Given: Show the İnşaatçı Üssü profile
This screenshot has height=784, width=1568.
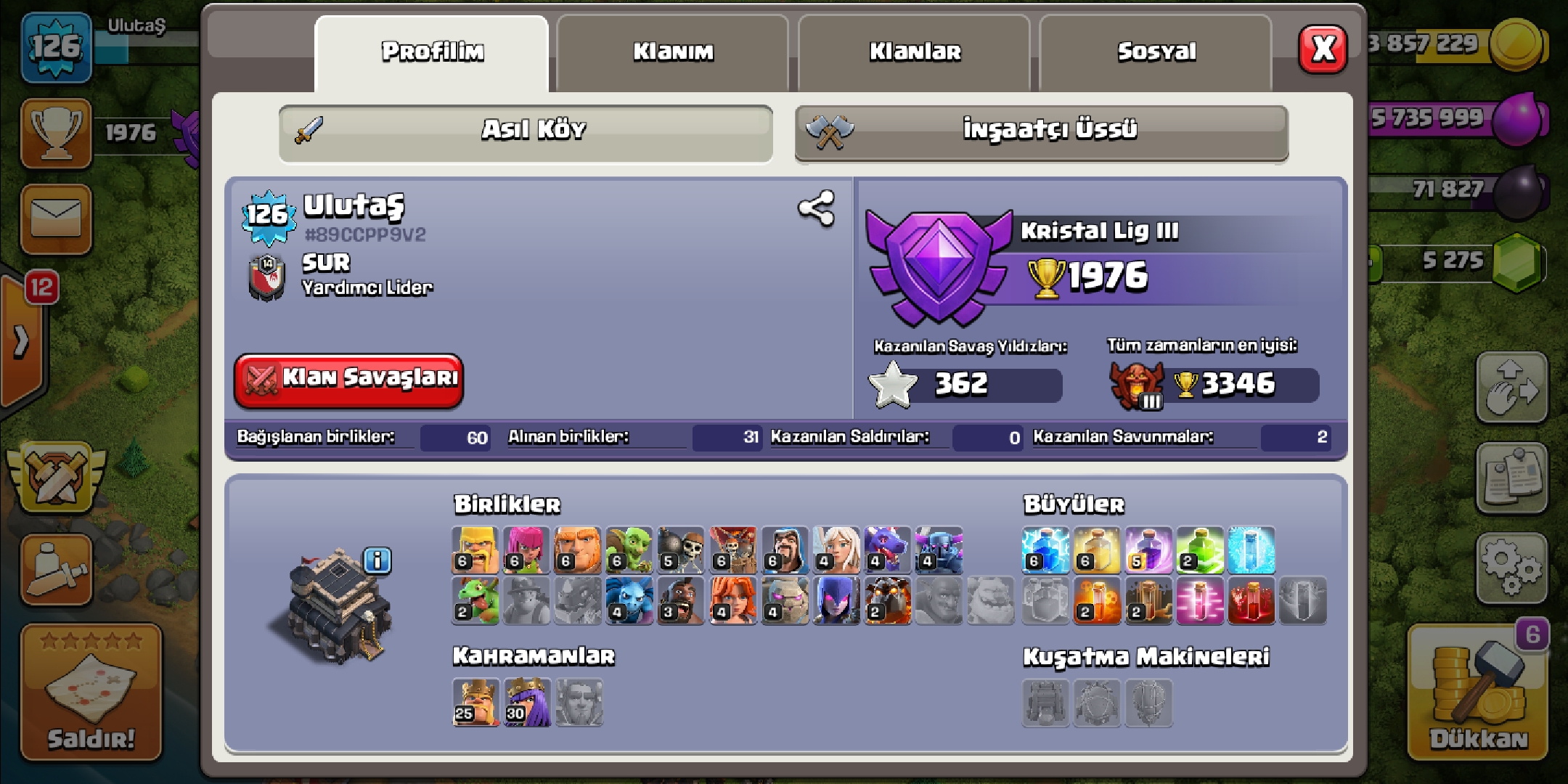Looking at the screenshot, I should tap(1042, 132).
